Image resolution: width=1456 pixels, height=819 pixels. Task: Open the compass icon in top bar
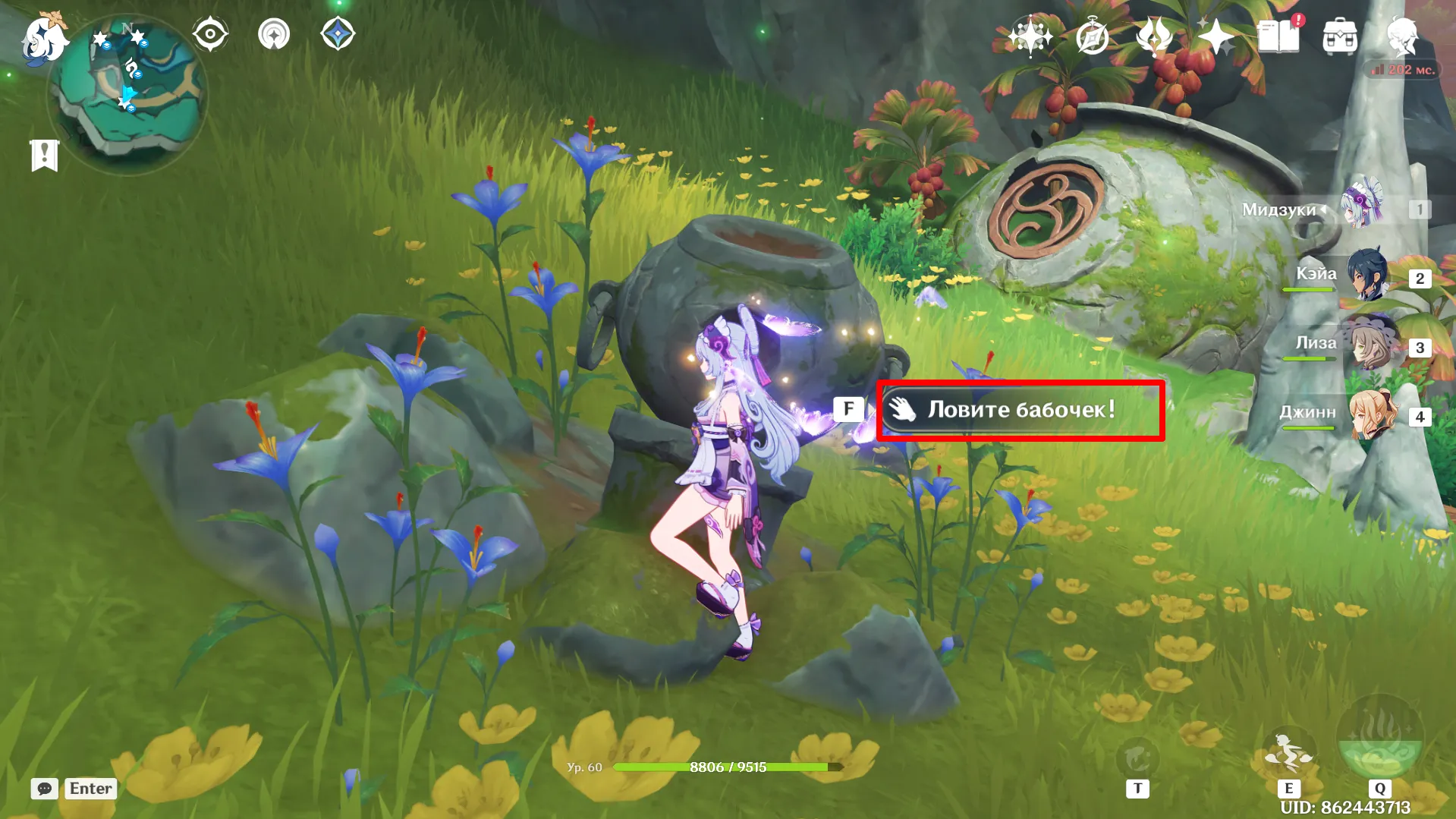(1092, 36)
